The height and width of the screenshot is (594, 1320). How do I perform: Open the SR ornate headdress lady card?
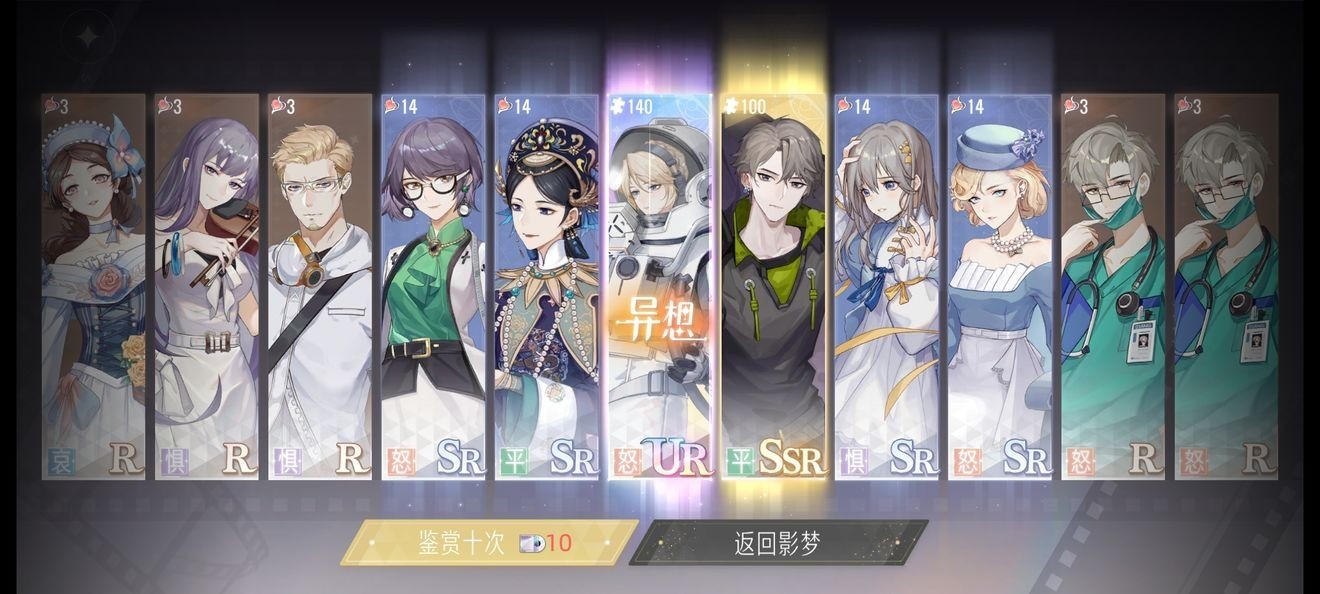(546, 287)
